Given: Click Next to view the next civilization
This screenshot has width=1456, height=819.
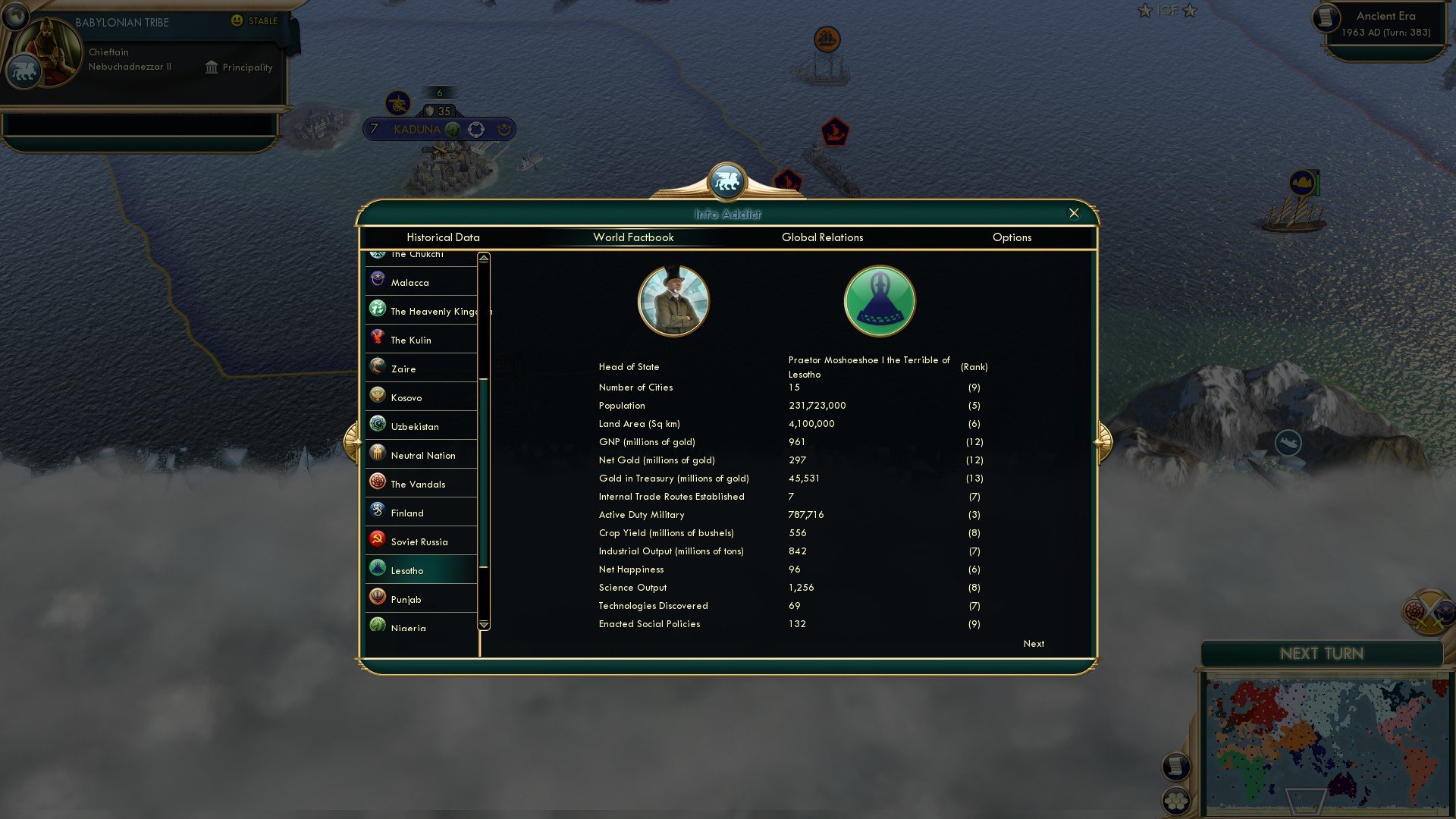Looking at the screenshot, I should point(1033,643).
